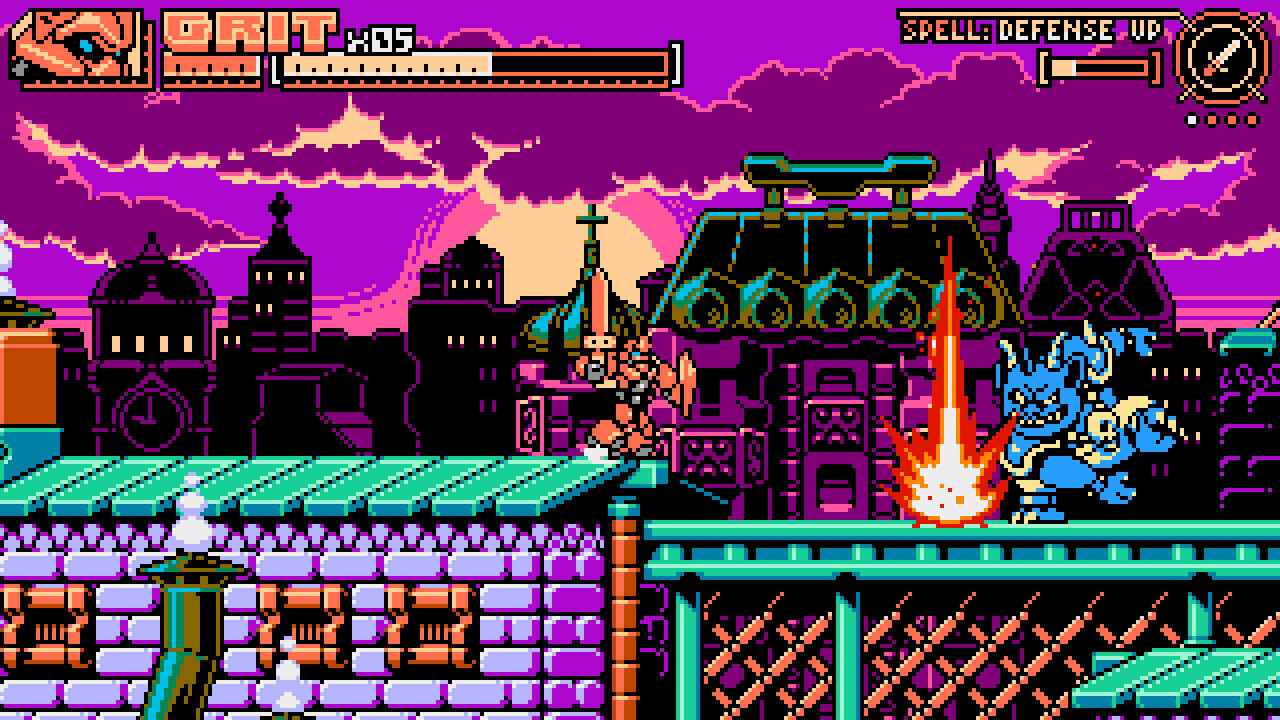1280x720 pixels.
Task: Toggle the second dark pip under the sword emblem
Action: [x=1212, y=121]
